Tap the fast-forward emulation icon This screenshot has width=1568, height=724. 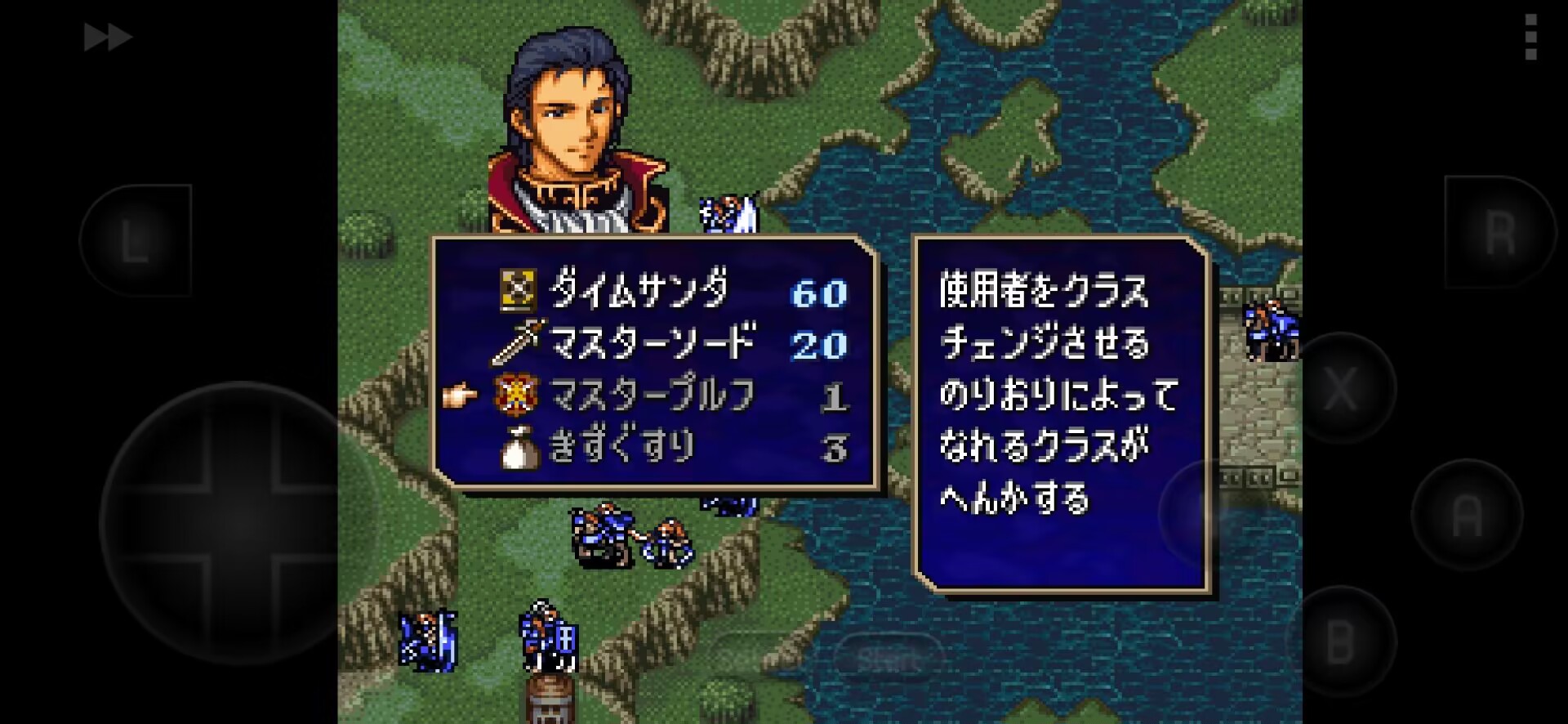coord(109,36)
